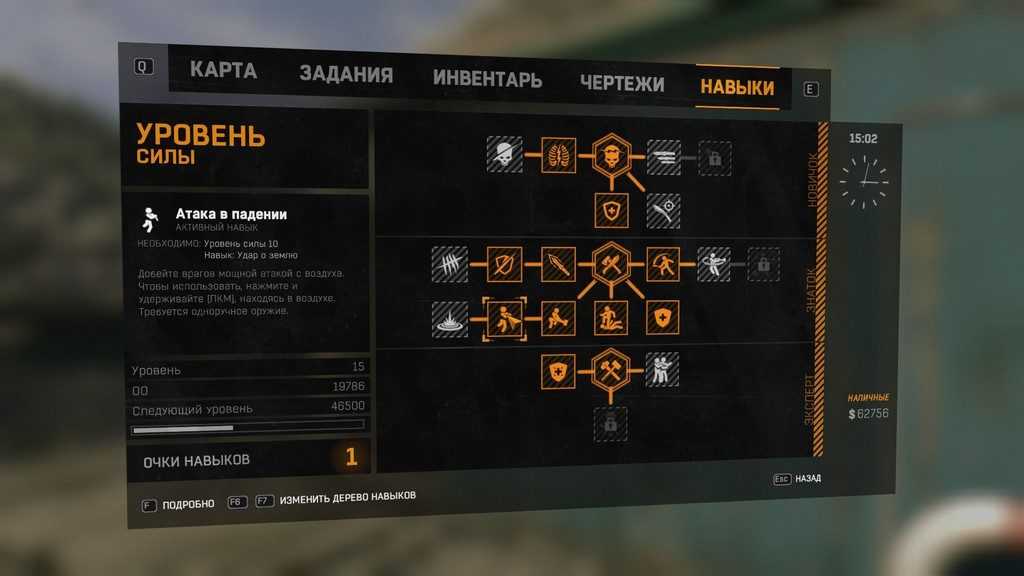Select the claw marks skill icon
1024x576 pixels.
coord(450,264)
